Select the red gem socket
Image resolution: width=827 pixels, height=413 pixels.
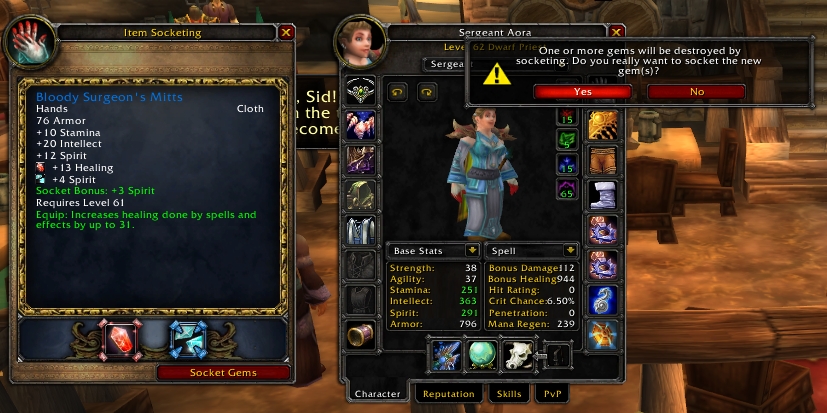[119, 340]
